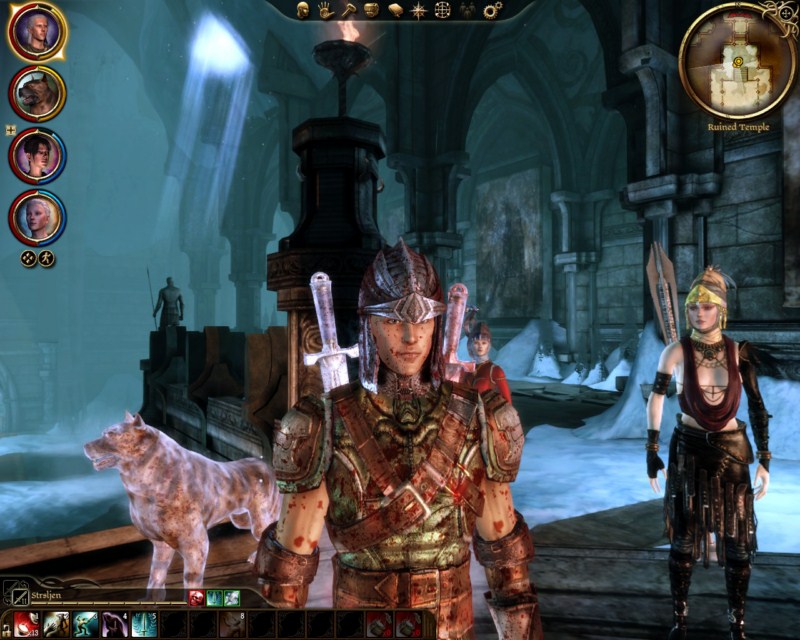Select the mabari dog portrait
The height and width of the screenshot is (640, 800).
pyautogui.click(x=37, y=93)
